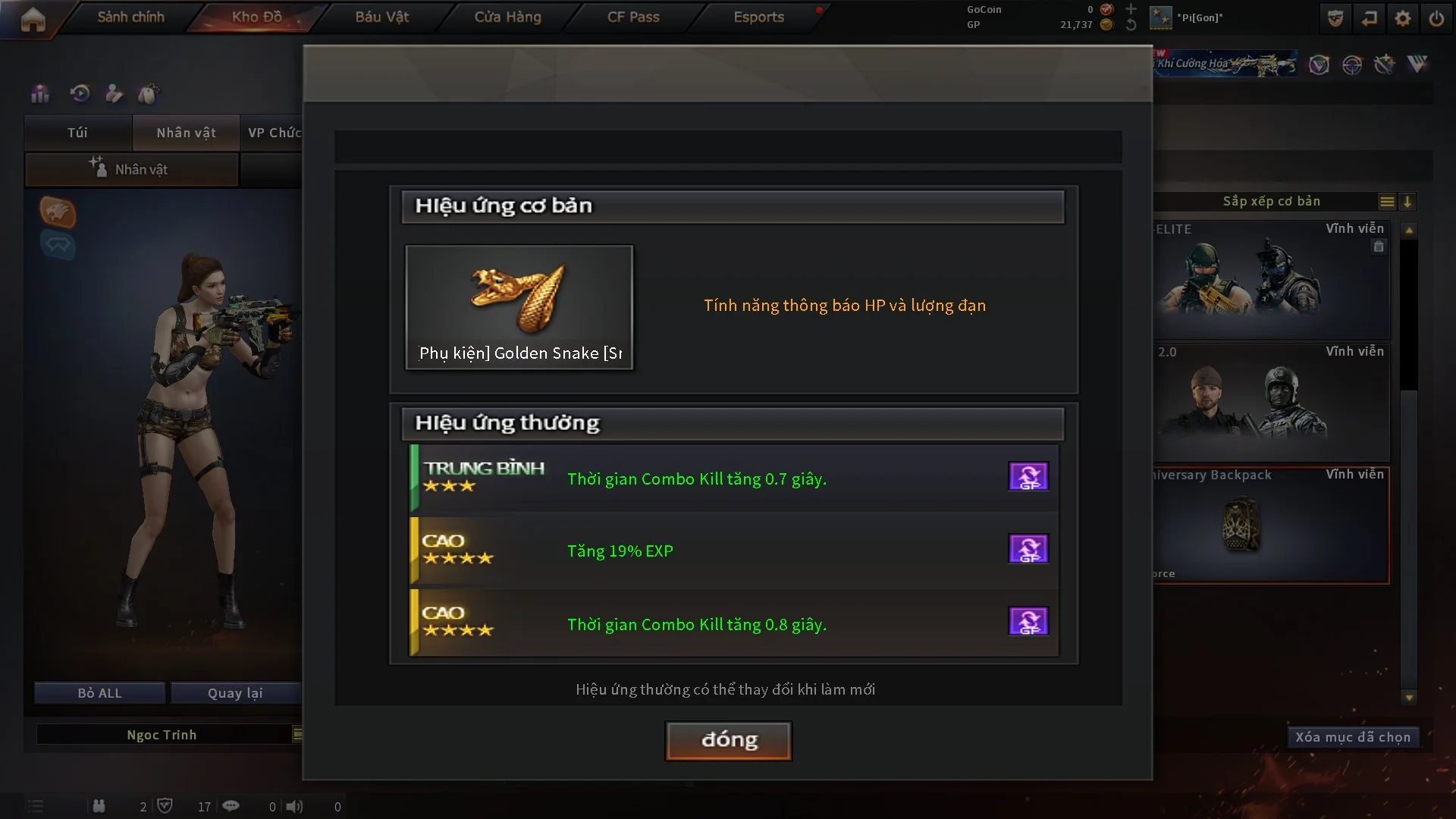This screenshot has height=819, width=1456.
Task: Open the Sảnh chính lobby tab
Action: coord(130,17)
